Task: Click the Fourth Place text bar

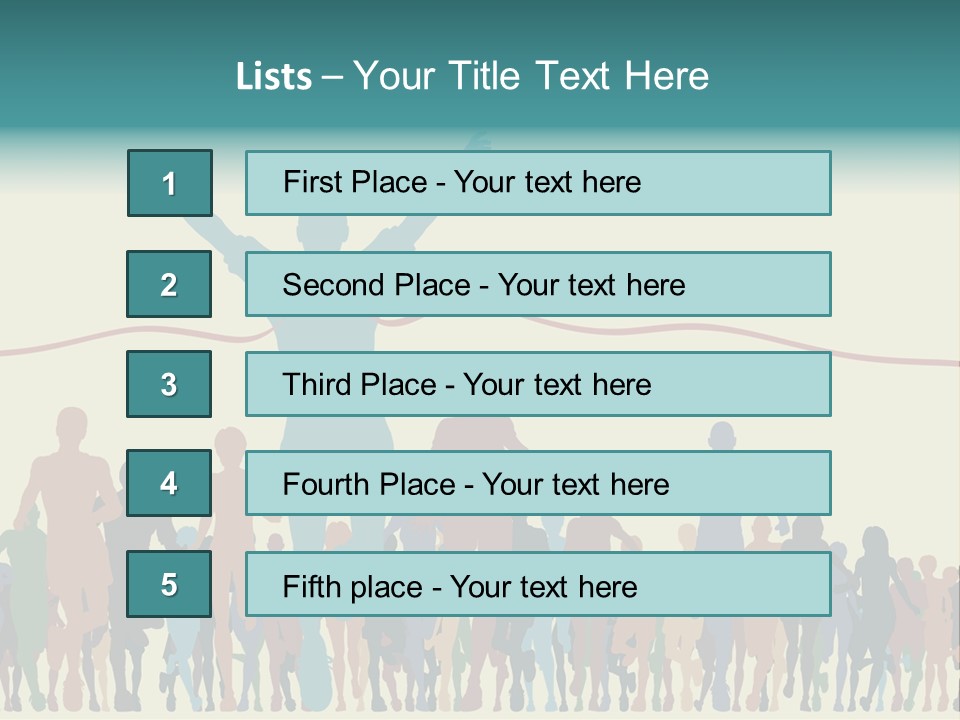Action: 538,483
